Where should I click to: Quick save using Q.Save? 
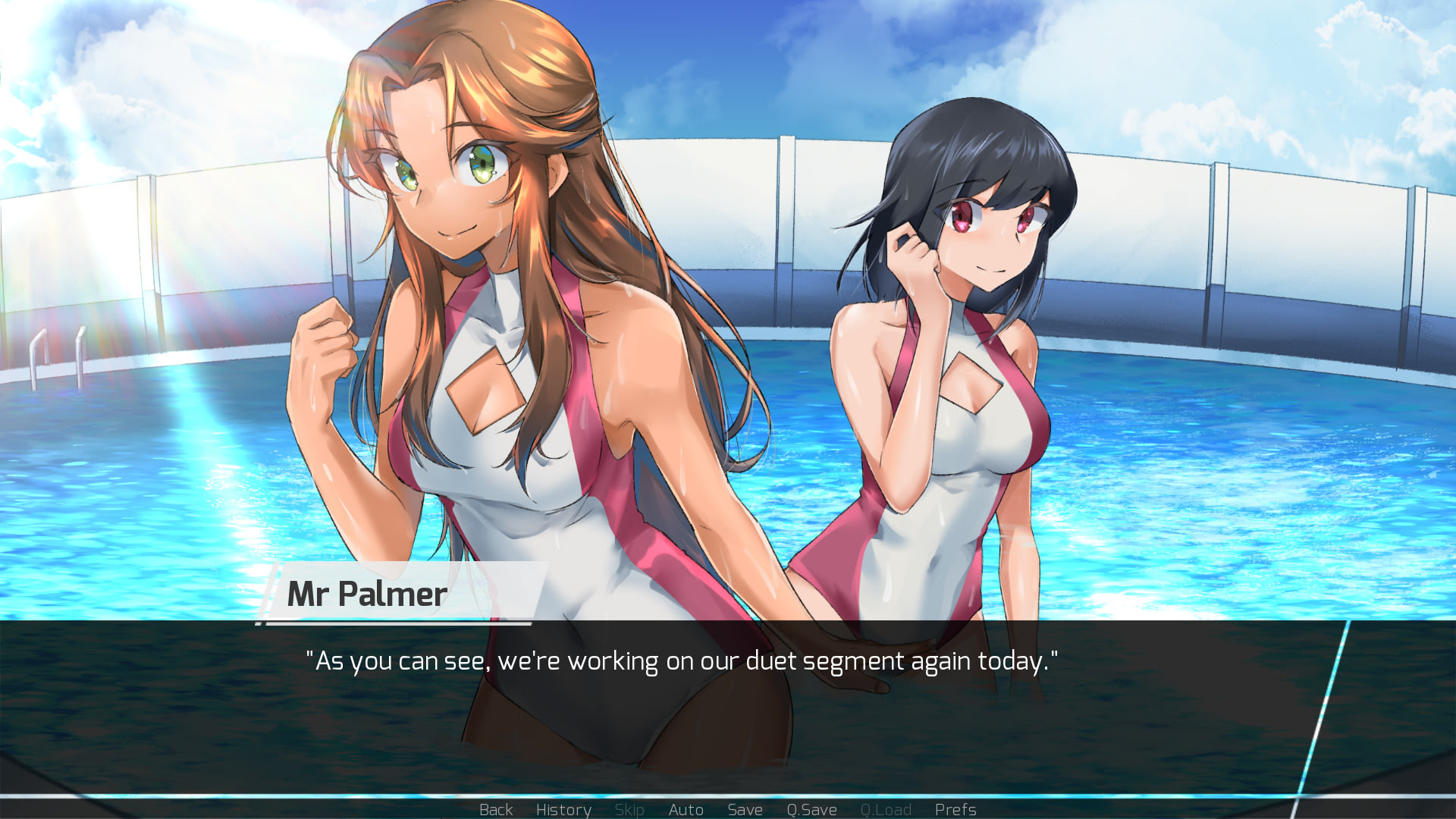[x=811, y=809]
